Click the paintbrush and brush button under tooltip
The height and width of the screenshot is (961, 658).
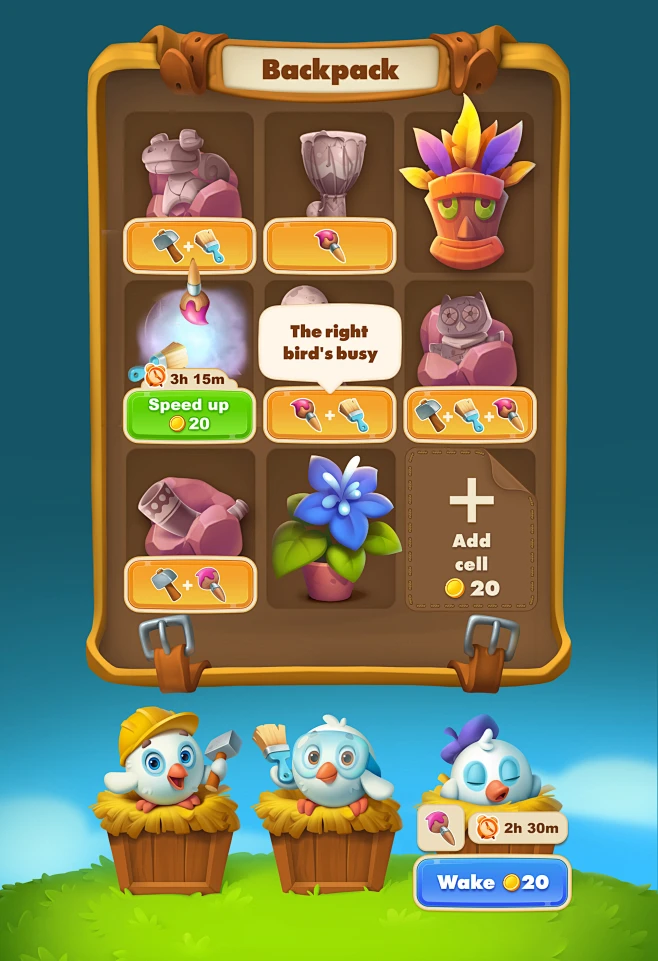coord(329,414)
